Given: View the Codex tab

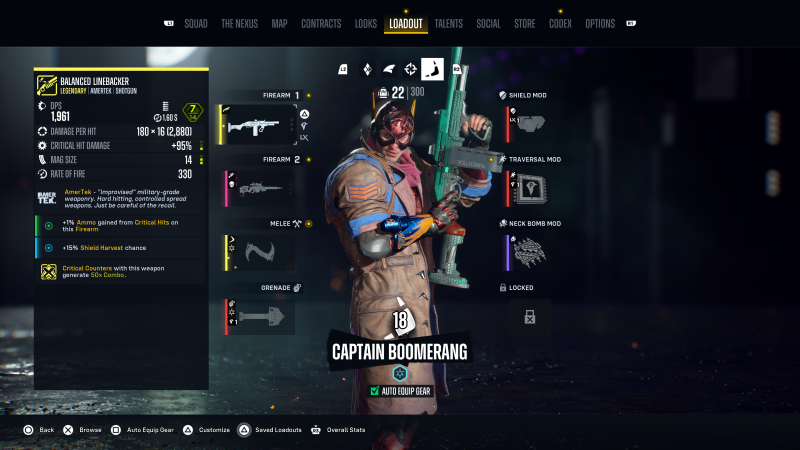Looking at the screenshot, I should pyautogui.click(x=560, y=23).
